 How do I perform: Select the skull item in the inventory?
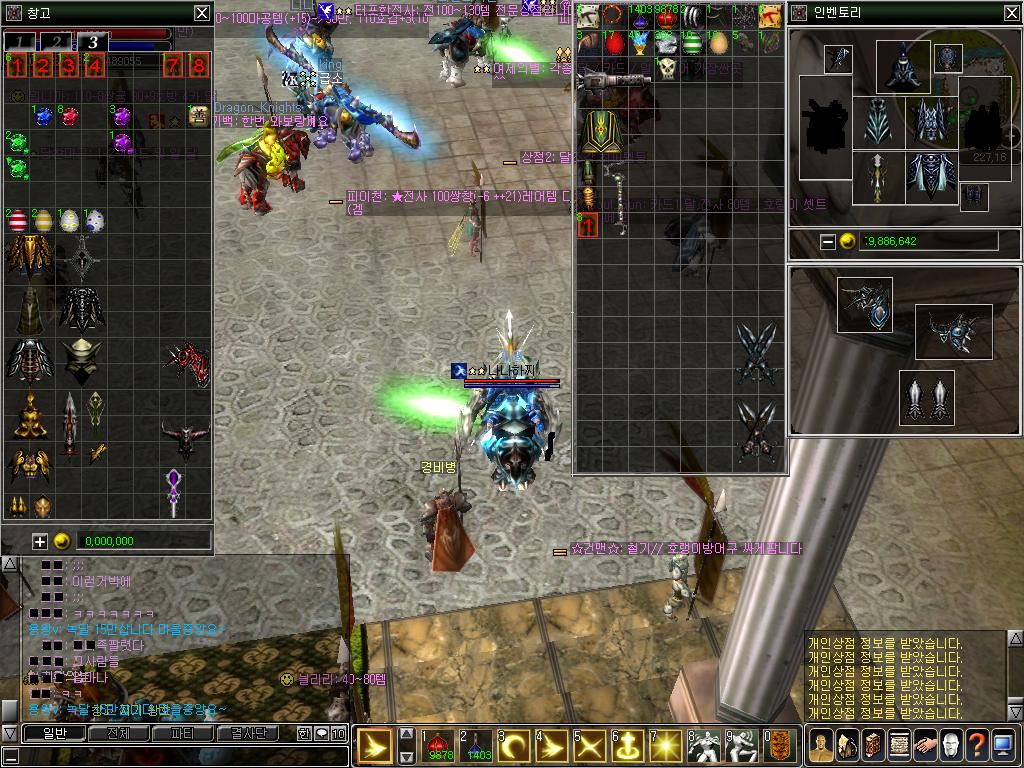[x=667, y=69]
